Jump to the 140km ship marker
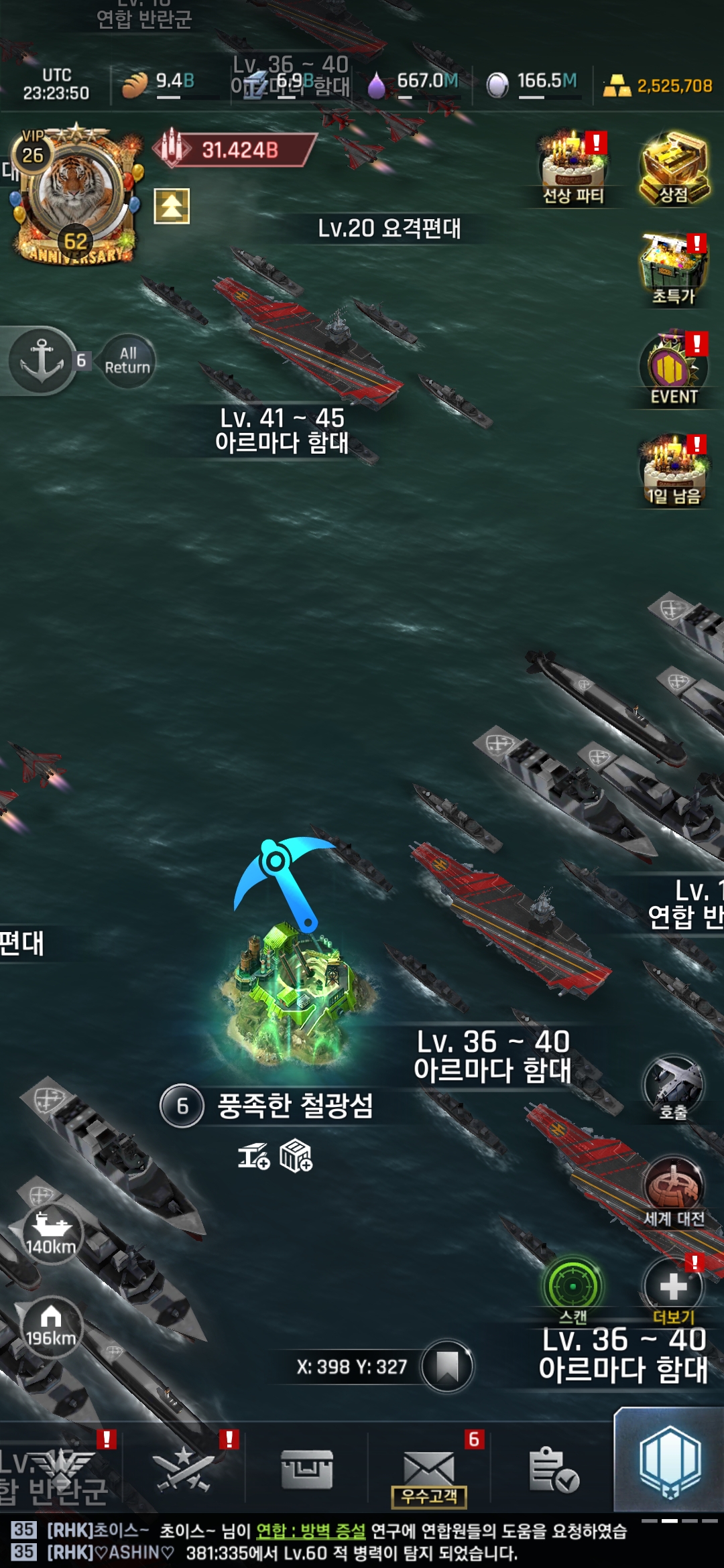 tap(50, 1233)
